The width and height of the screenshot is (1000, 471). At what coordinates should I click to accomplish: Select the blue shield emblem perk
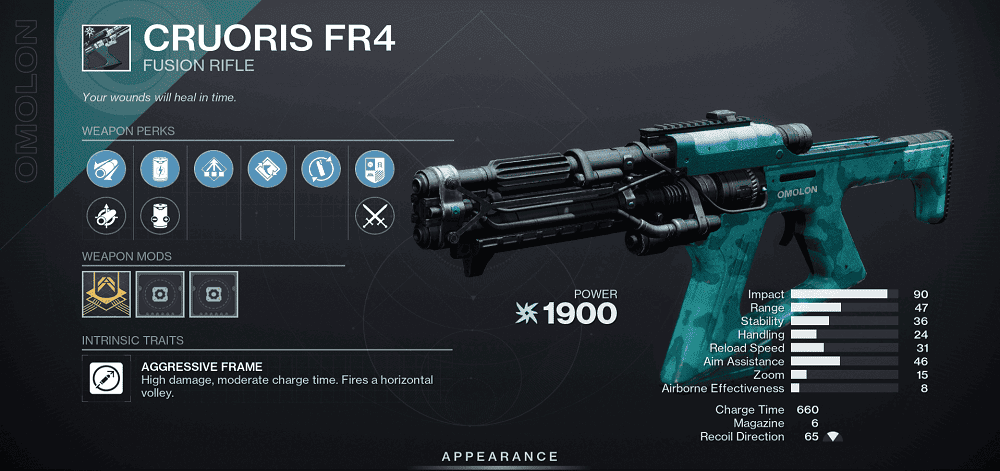pos(372,166)
